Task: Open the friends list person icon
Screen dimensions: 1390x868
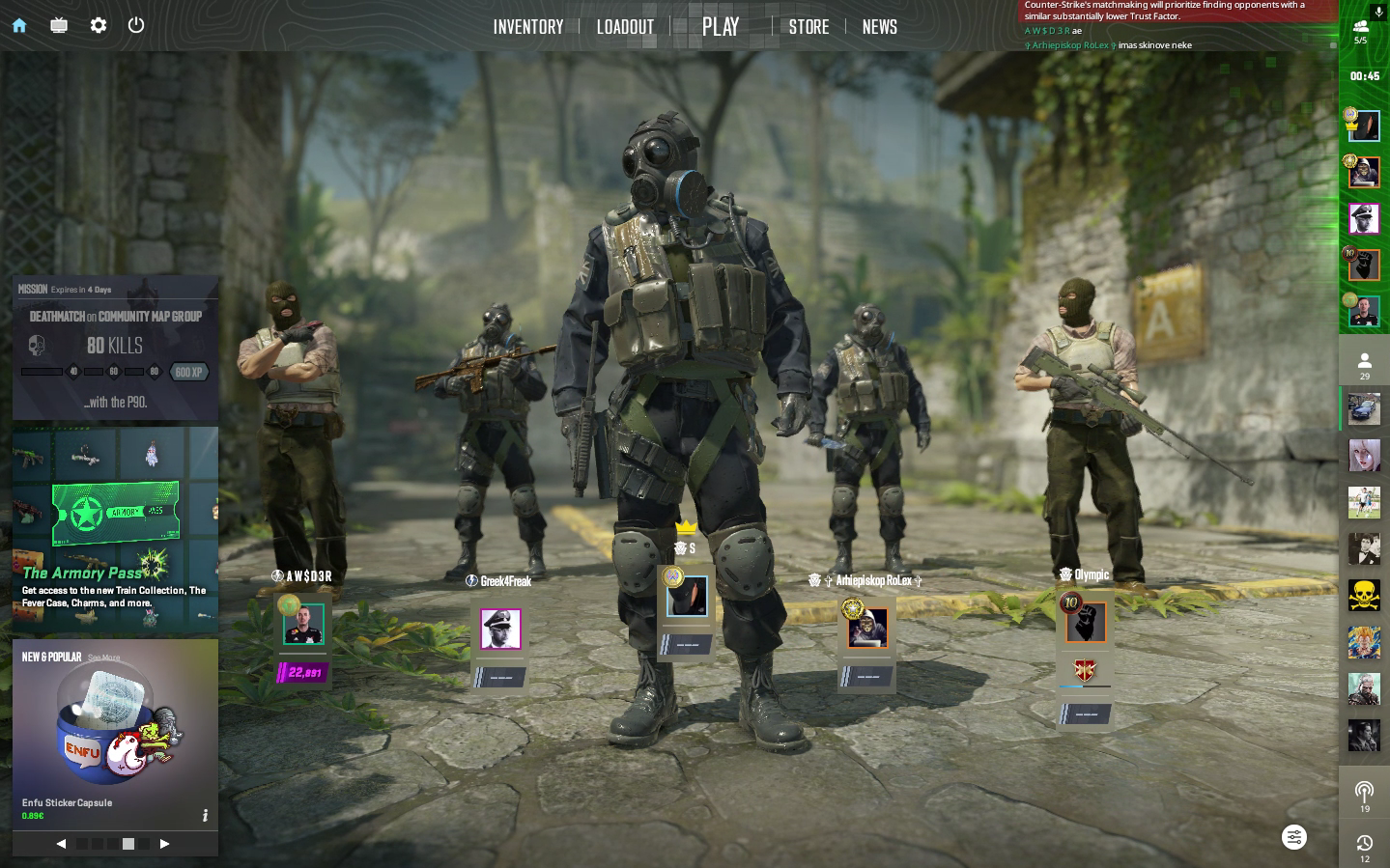Action: pyautogui.click(x=1364, y=364)
